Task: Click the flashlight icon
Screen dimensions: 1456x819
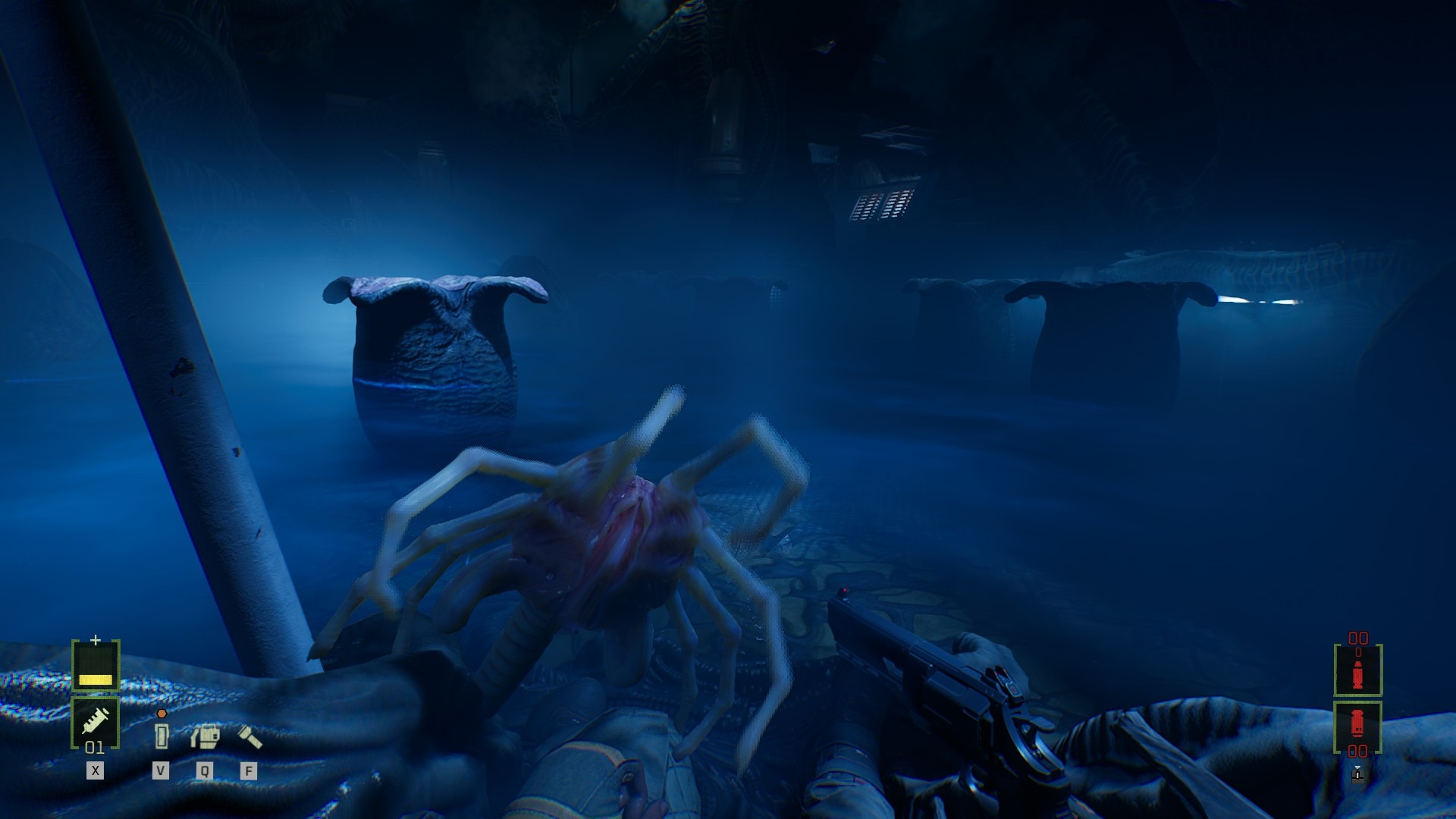Action: coord(250,736)
